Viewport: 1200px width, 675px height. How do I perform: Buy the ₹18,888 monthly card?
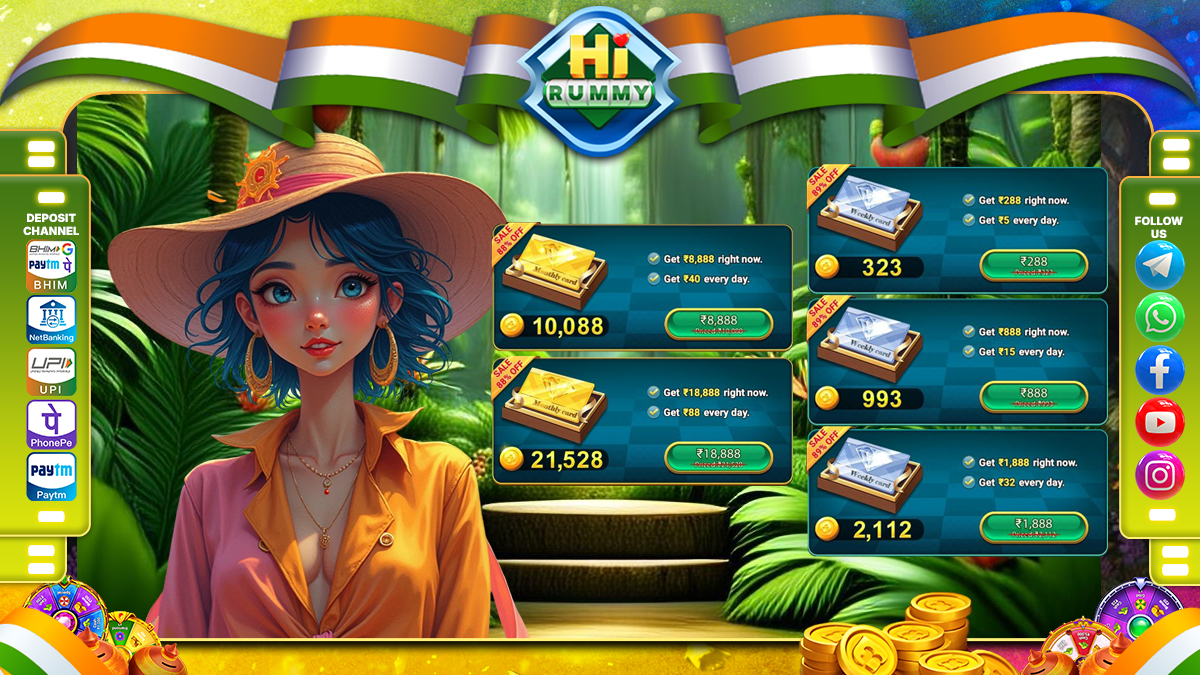tap(718, 457)
